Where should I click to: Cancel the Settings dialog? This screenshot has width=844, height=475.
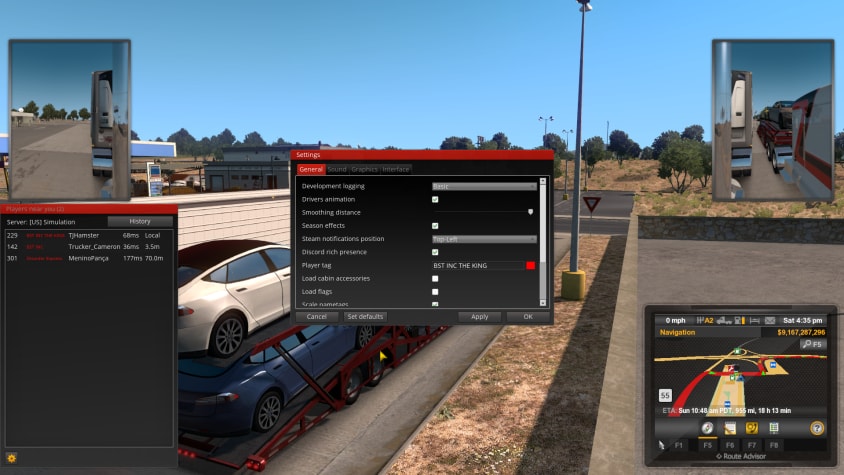[x=316, y=316]
